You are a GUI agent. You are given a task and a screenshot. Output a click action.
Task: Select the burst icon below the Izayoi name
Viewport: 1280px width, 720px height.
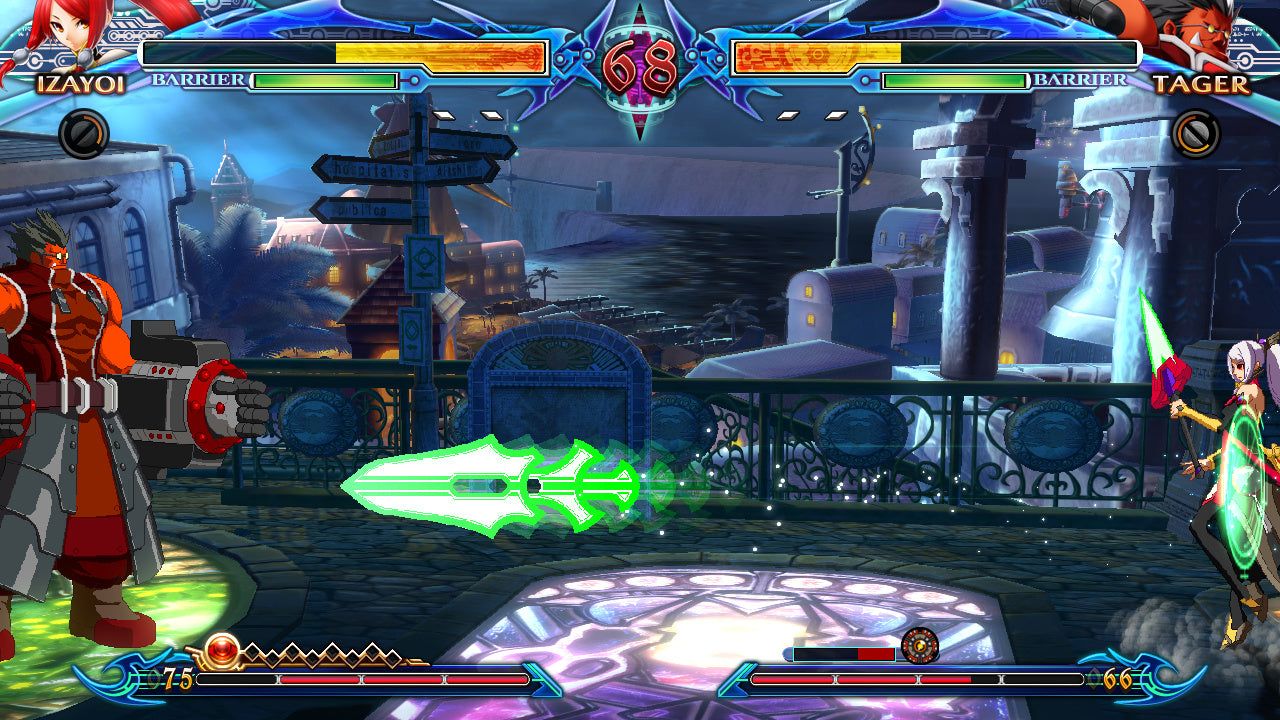83,134
